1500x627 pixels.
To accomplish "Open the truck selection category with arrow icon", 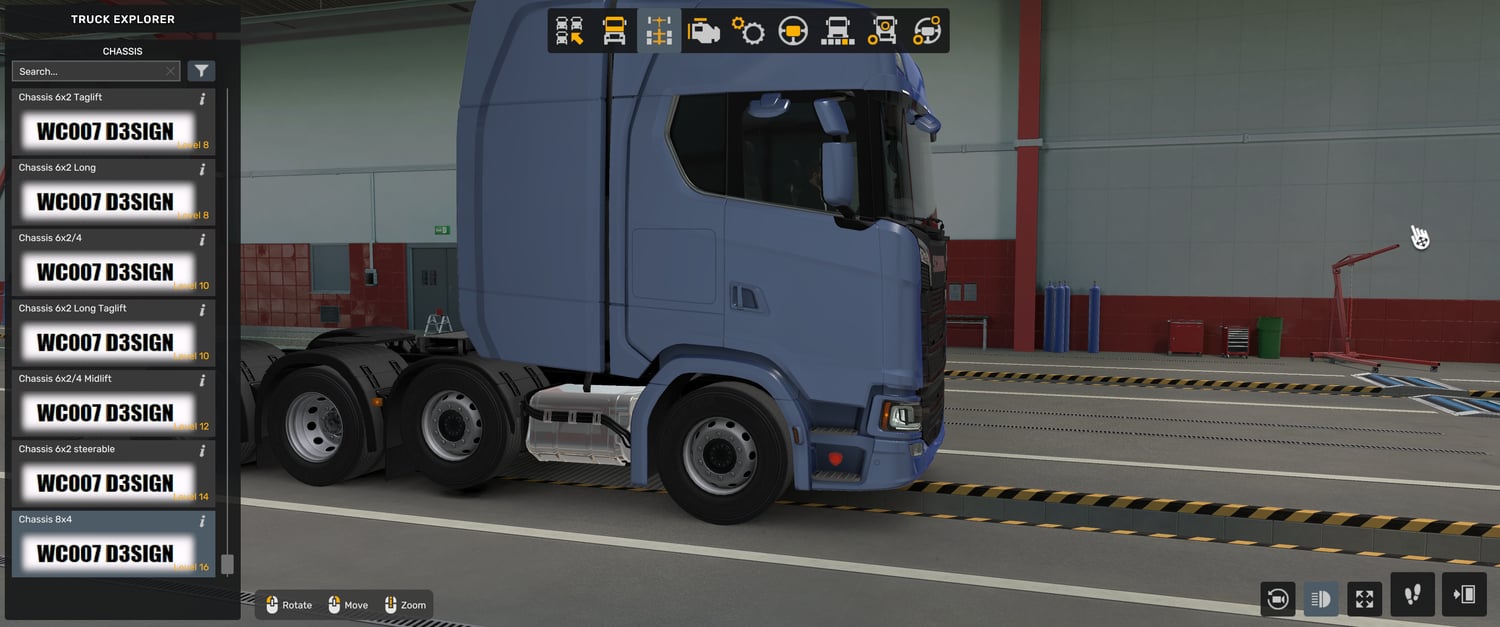I will pos(570,31).
